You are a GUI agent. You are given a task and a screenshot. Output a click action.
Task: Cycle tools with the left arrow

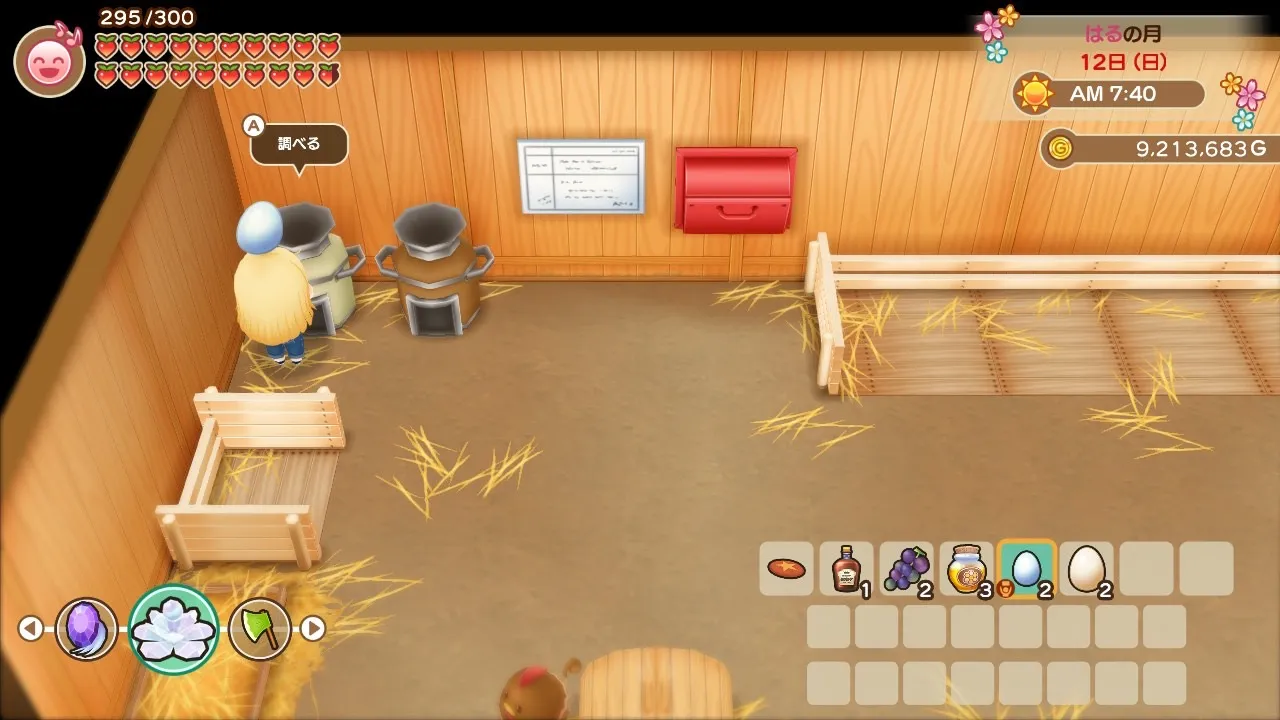tap(31, 628)
